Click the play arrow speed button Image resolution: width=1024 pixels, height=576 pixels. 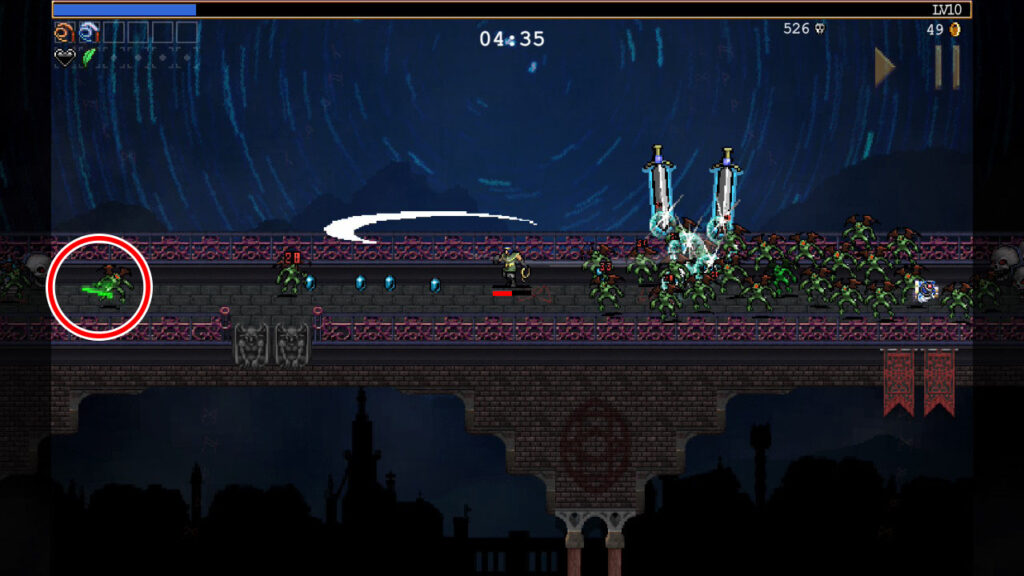click(x=884, y=67)
